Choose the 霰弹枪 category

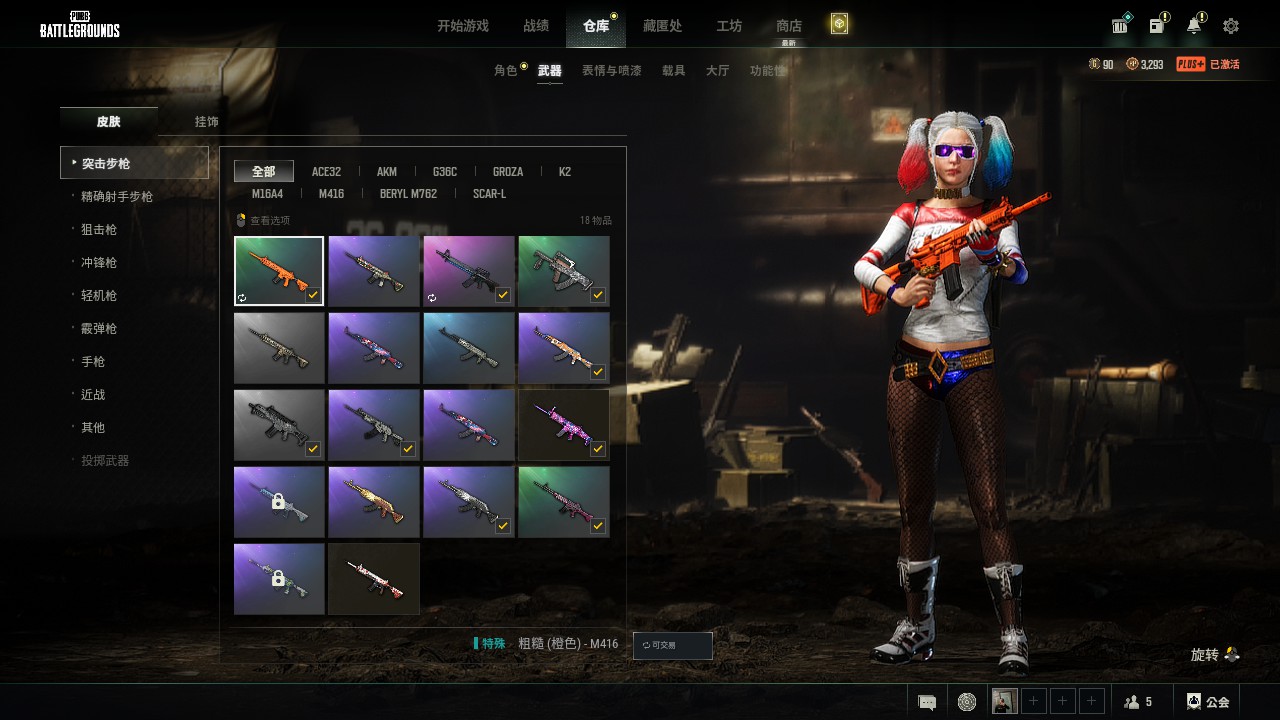tap(99, 329)
